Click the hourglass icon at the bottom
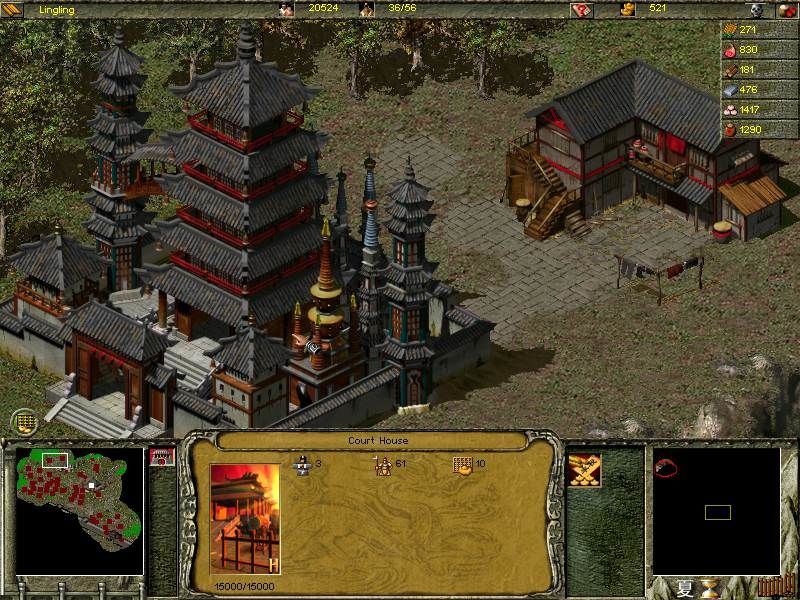The height and width of the screenshot is (600, 800). [710, 586]
